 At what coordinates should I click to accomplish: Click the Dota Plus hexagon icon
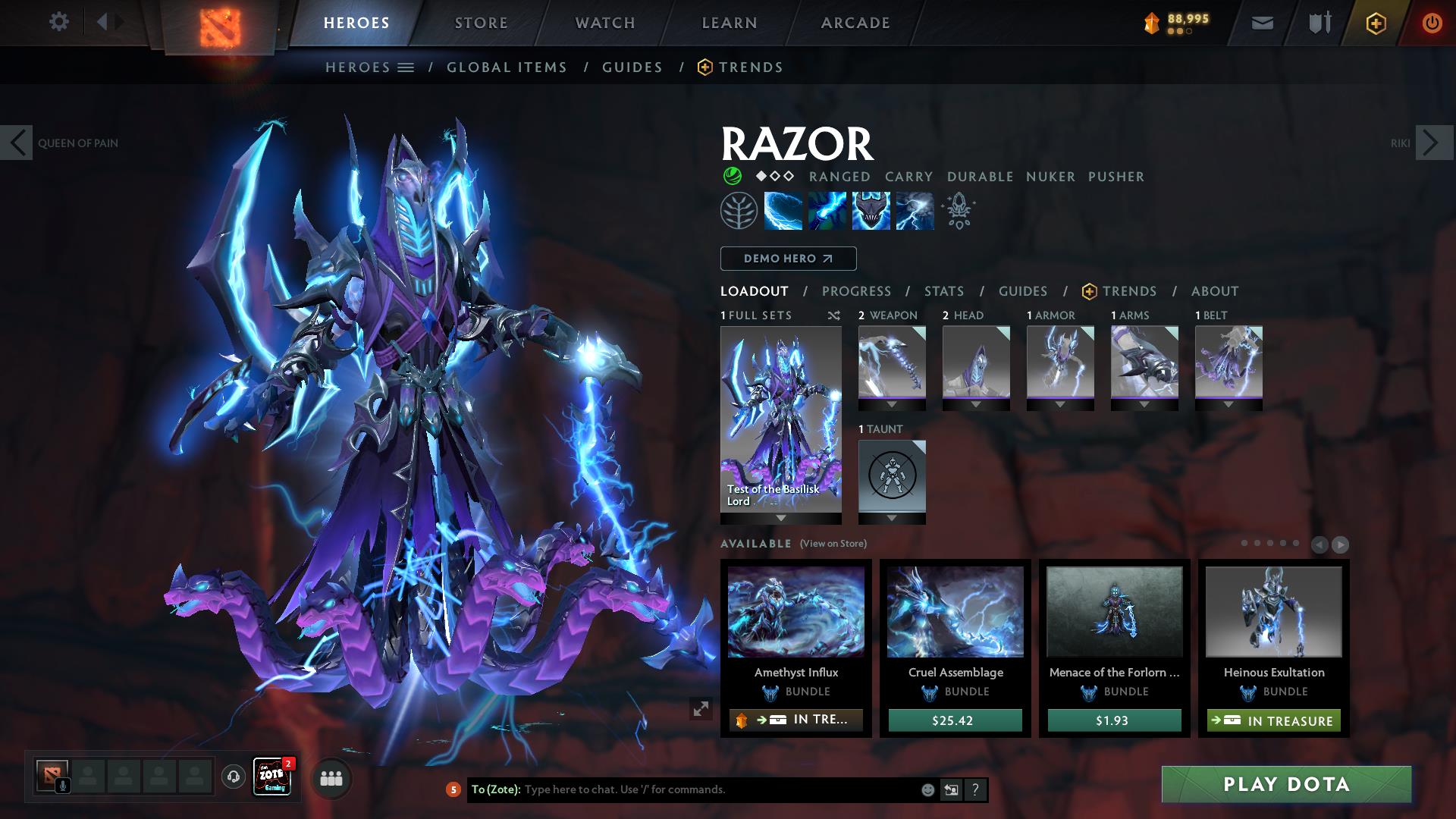pyautogui.click(x=1377, y=23)
